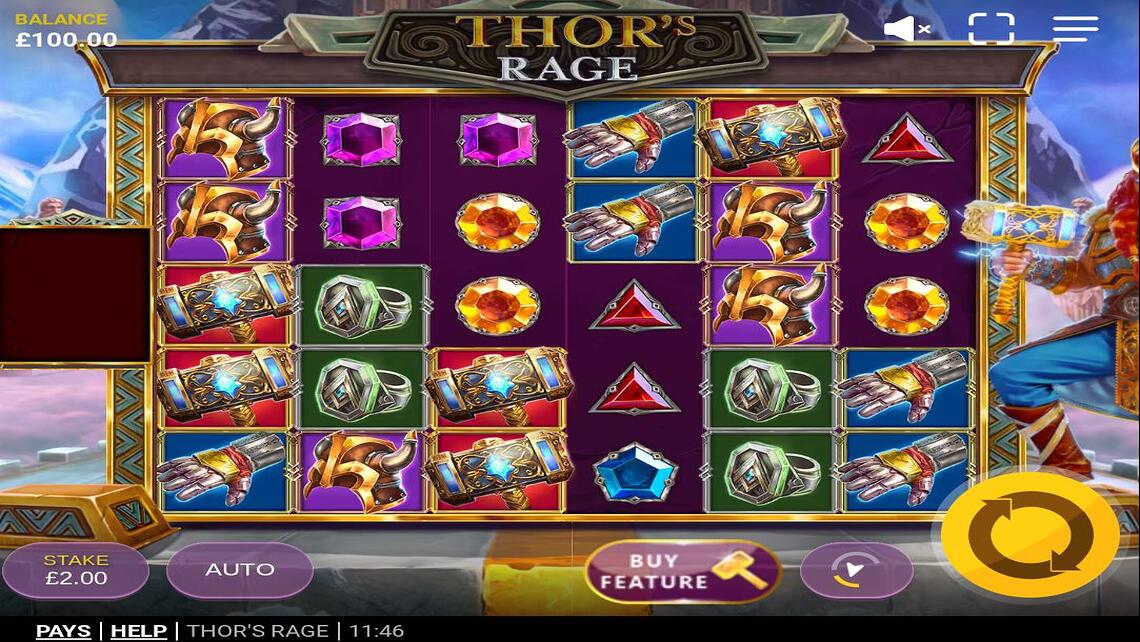Image resolution: width=1140 pixels, height=642 pixels.
Task: View the PAYS paytable link
Action: 63,631
